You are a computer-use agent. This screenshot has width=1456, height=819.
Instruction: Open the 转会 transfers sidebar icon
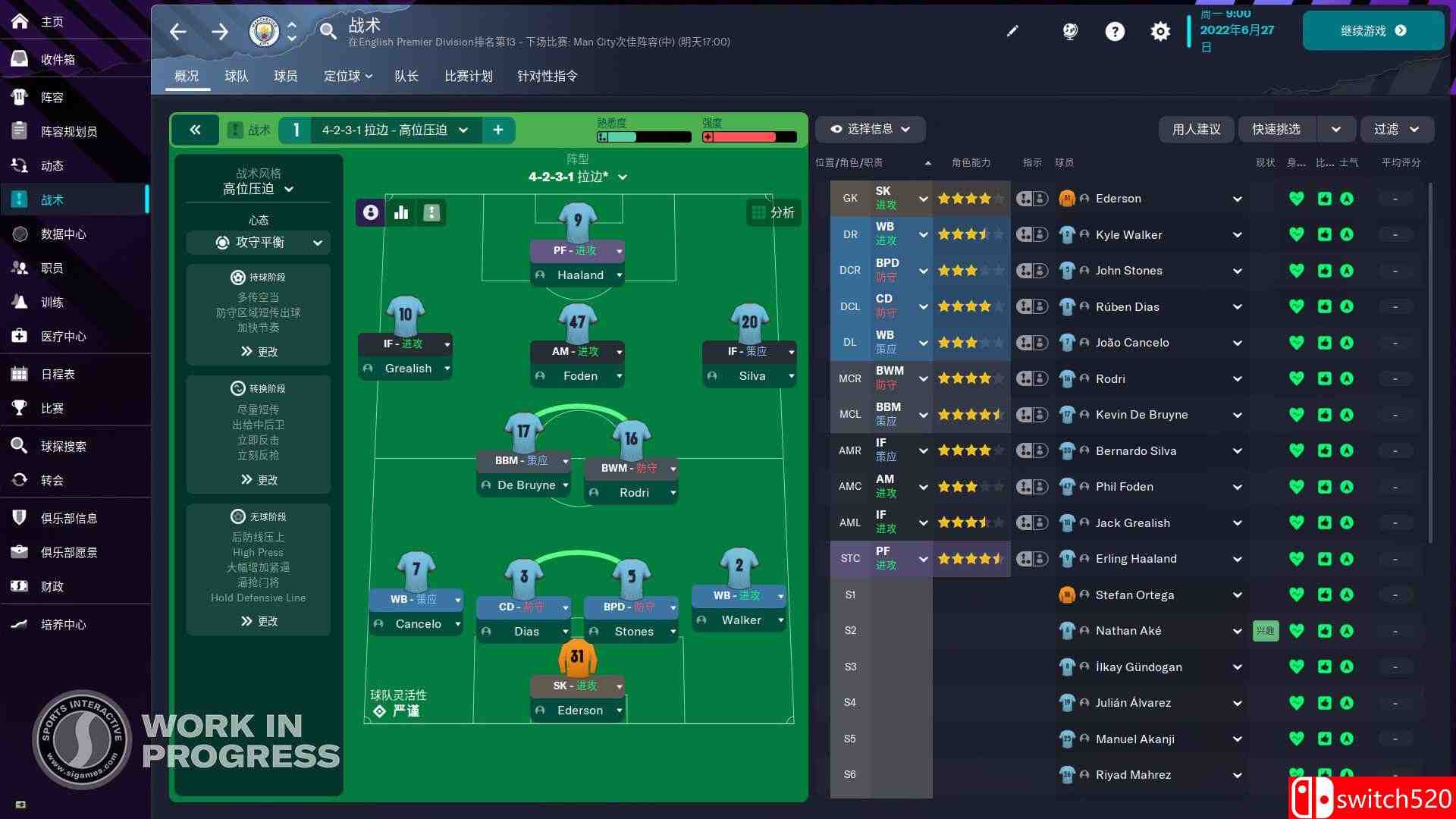(x=19, y=480)
